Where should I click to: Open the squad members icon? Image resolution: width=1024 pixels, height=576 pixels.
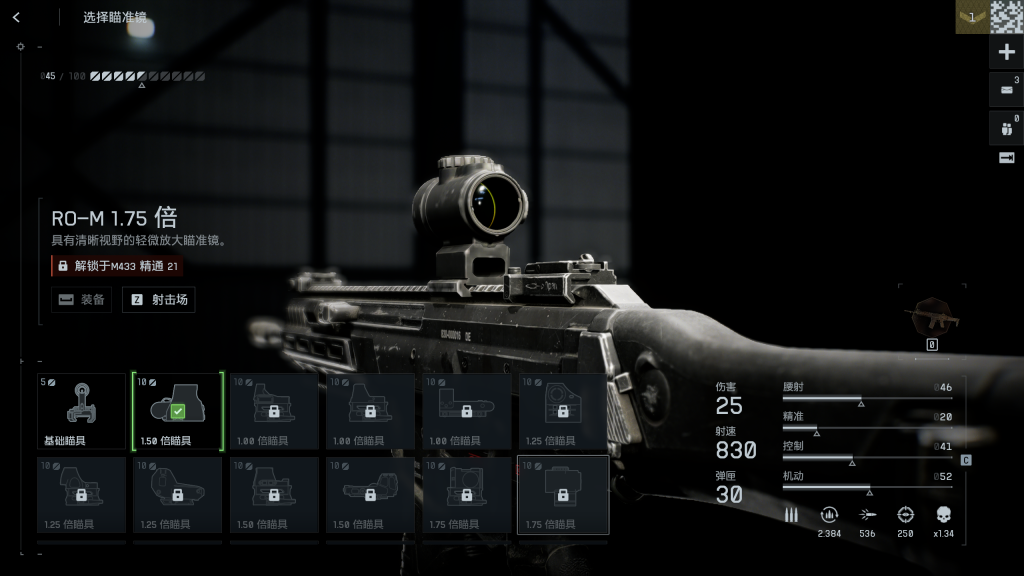click(1006, 127)
